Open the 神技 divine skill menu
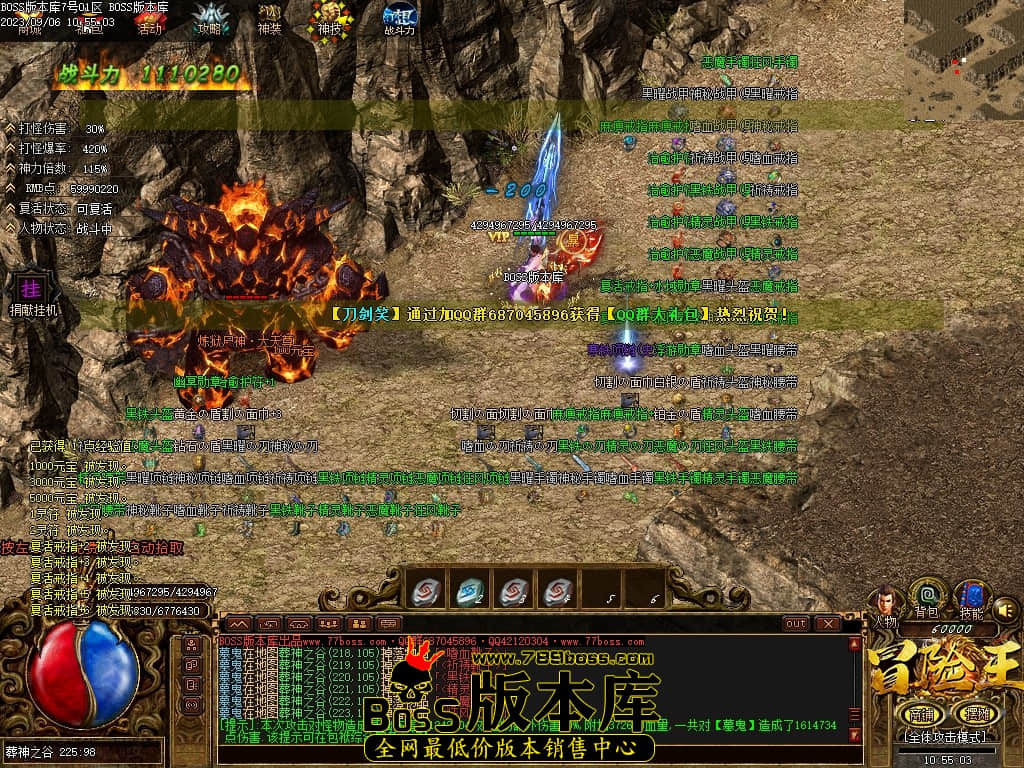The width and height of the screenshot is (1024, 768). (330, 19)
